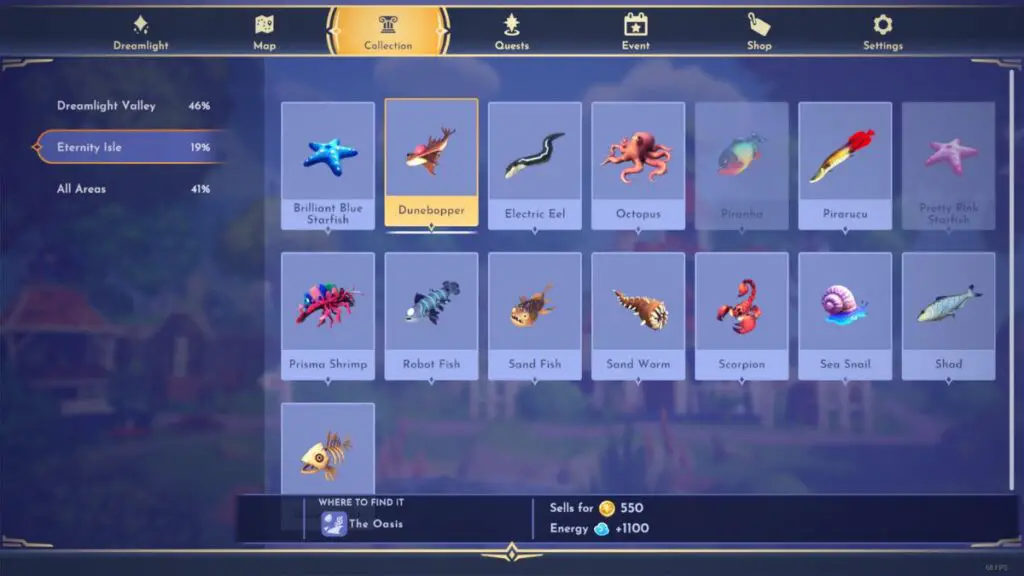Switch to the Map tab
1024x576 pixels.
264,32
